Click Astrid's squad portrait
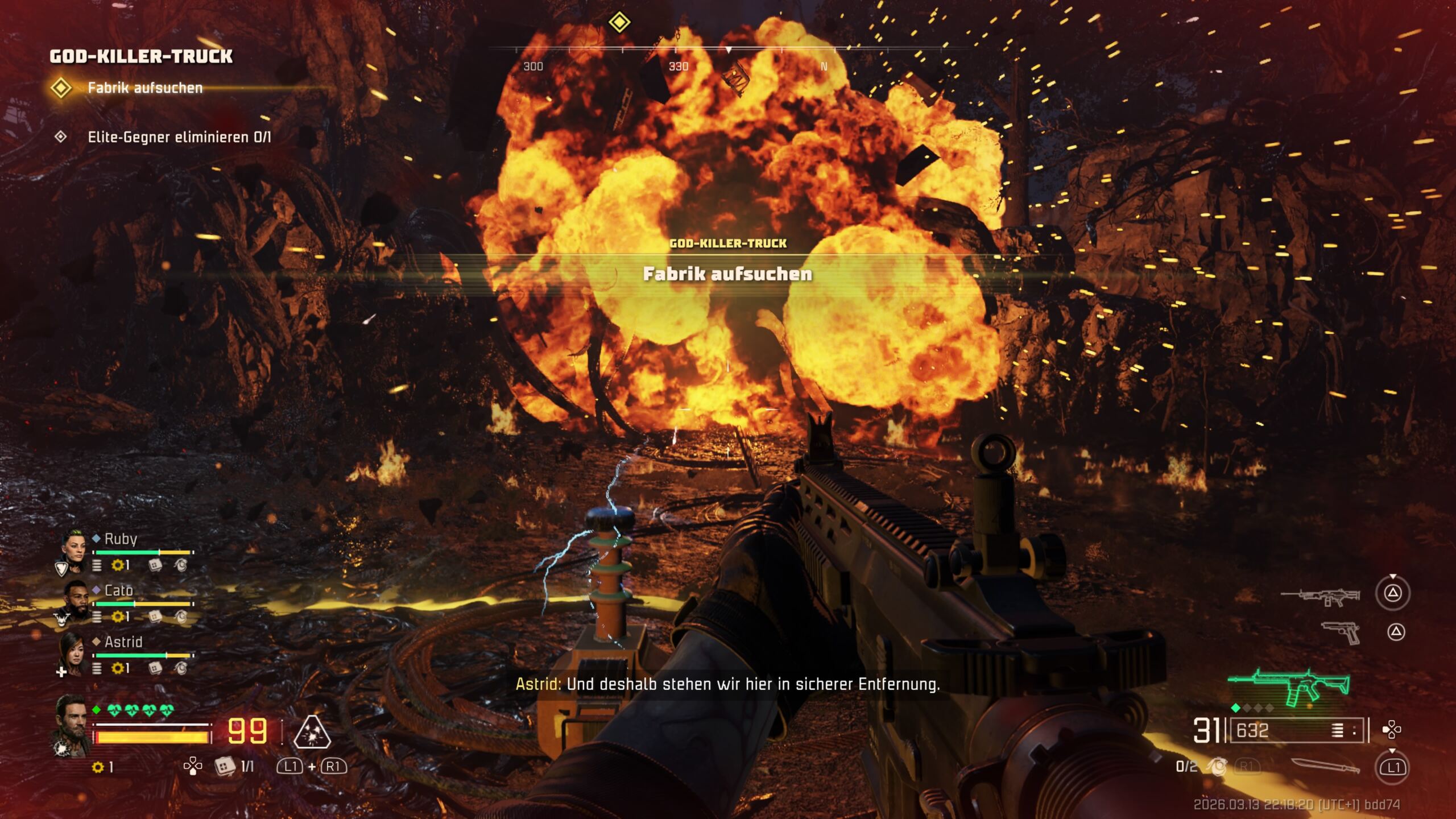Viewport: 1456px width, 819px height. (x=74, y=651)
